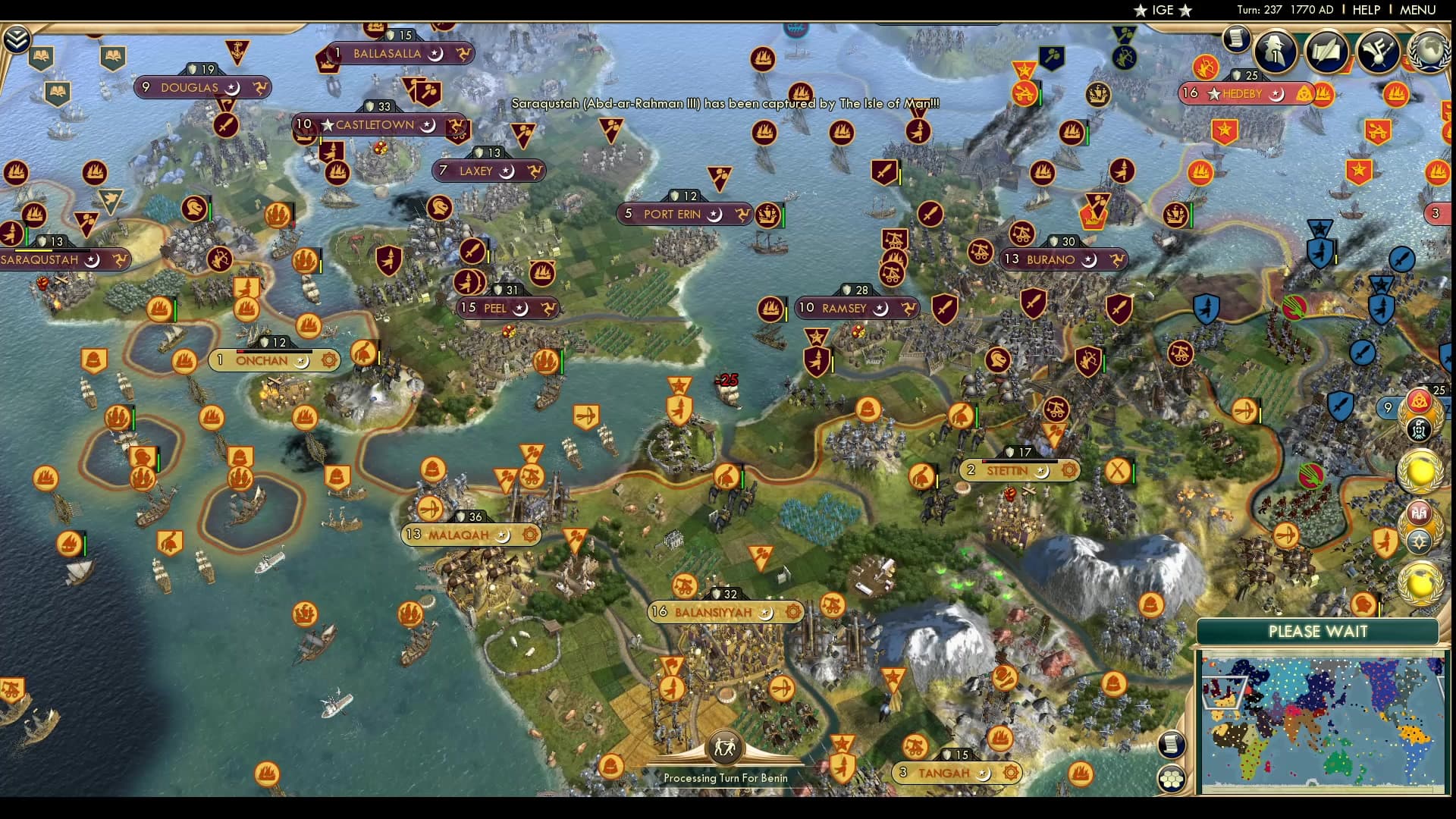
Task: Select the Port Erin city banner
Action: coord(673,215)
